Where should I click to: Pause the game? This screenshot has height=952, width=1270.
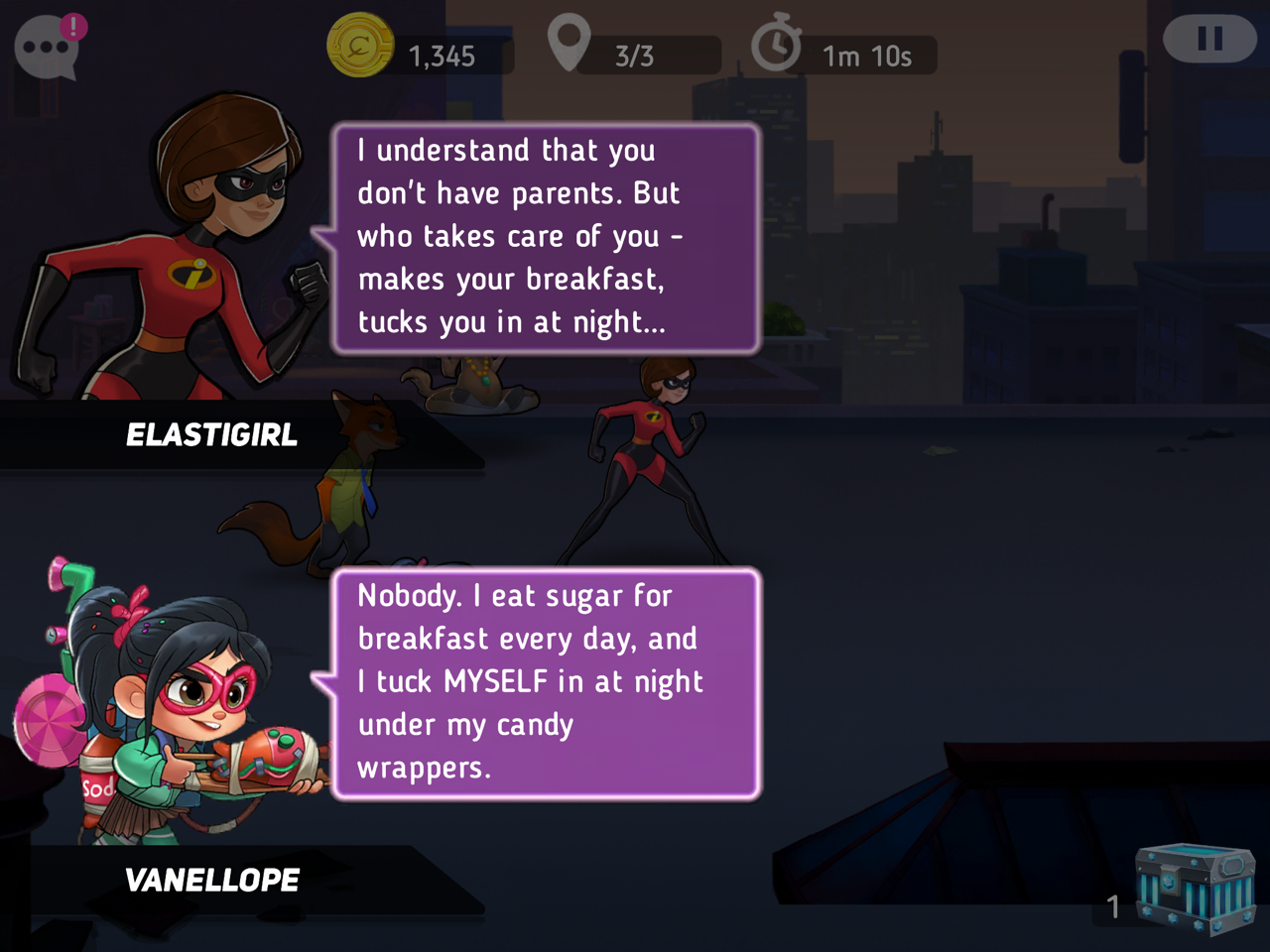click(1209, 40)
